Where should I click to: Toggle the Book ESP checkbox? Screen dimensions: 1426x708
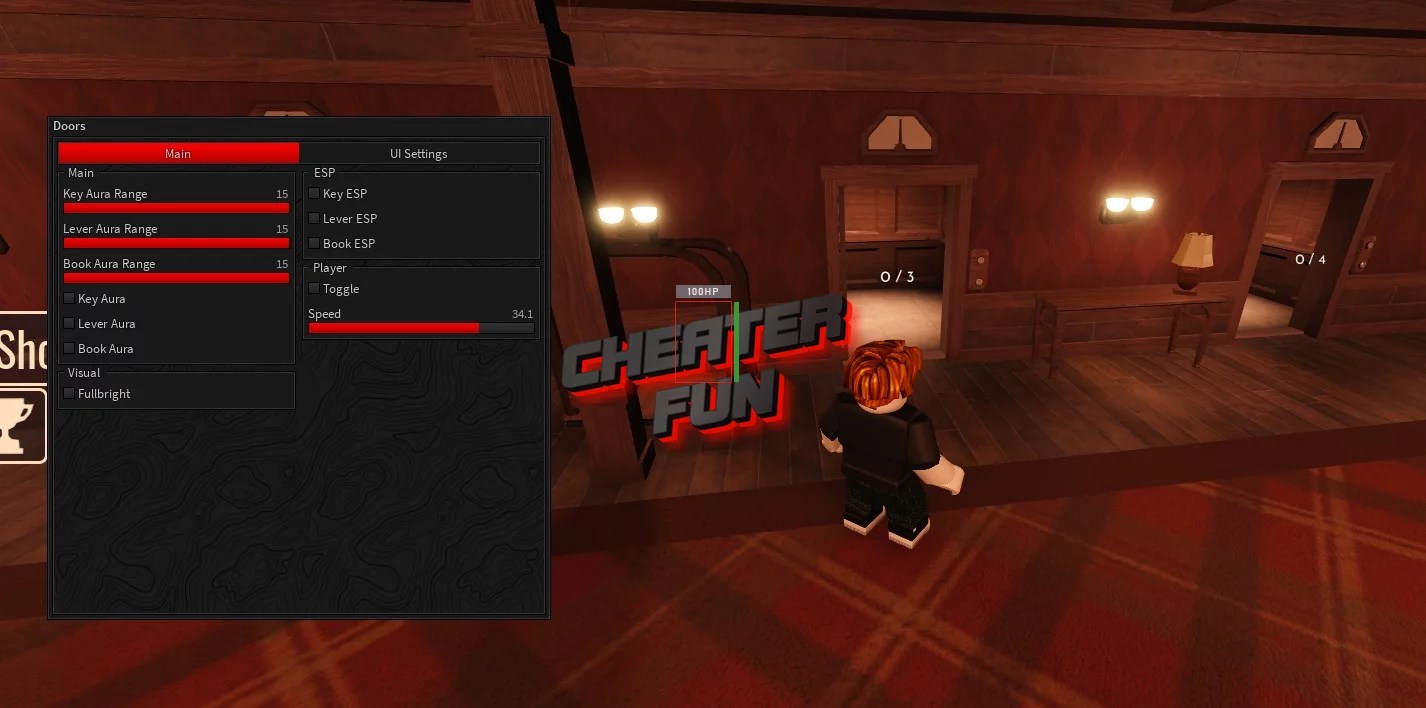(314, 243)
